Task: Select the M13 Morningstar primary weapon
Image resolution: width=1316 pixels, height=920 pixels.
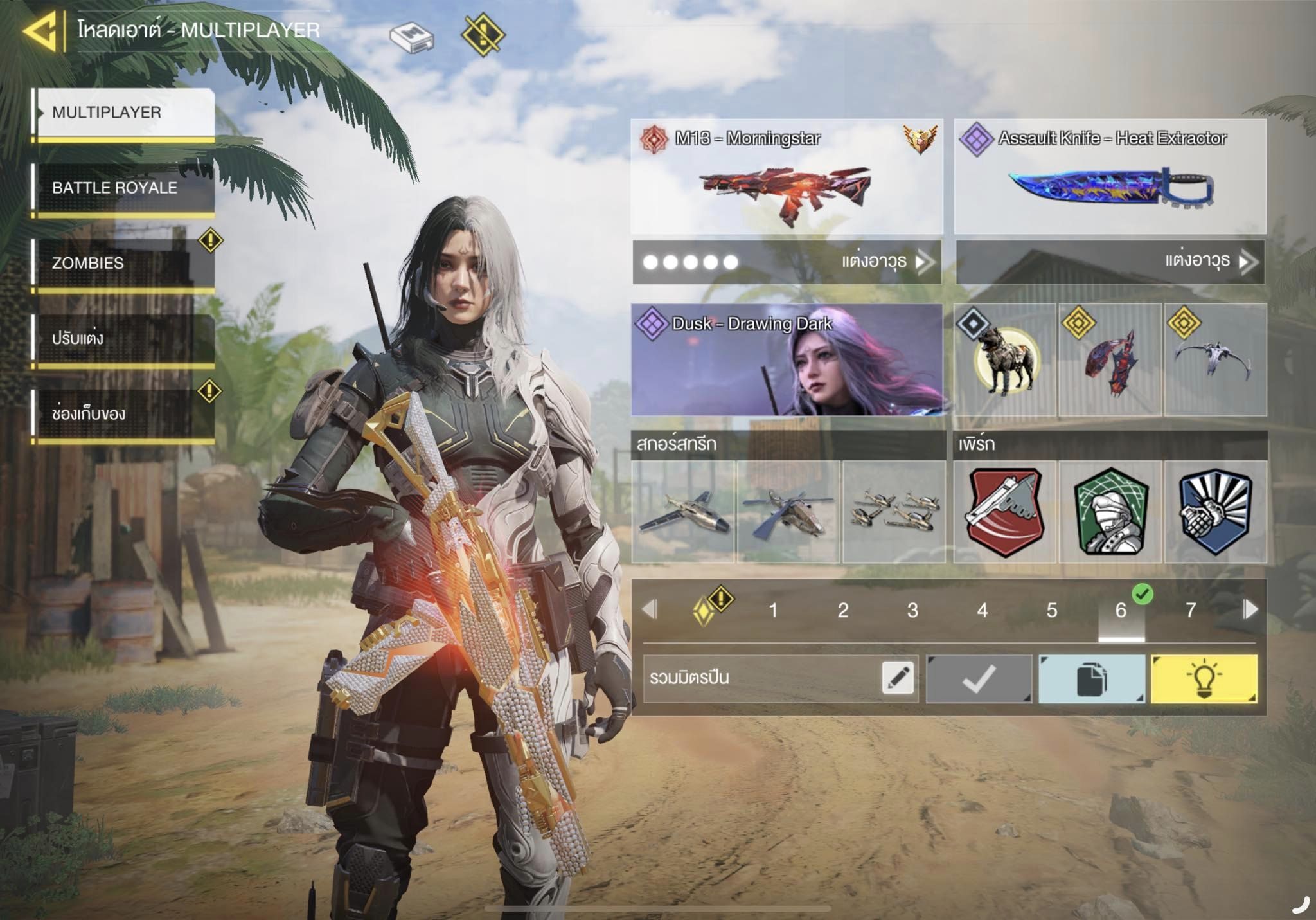Action: 787,177
